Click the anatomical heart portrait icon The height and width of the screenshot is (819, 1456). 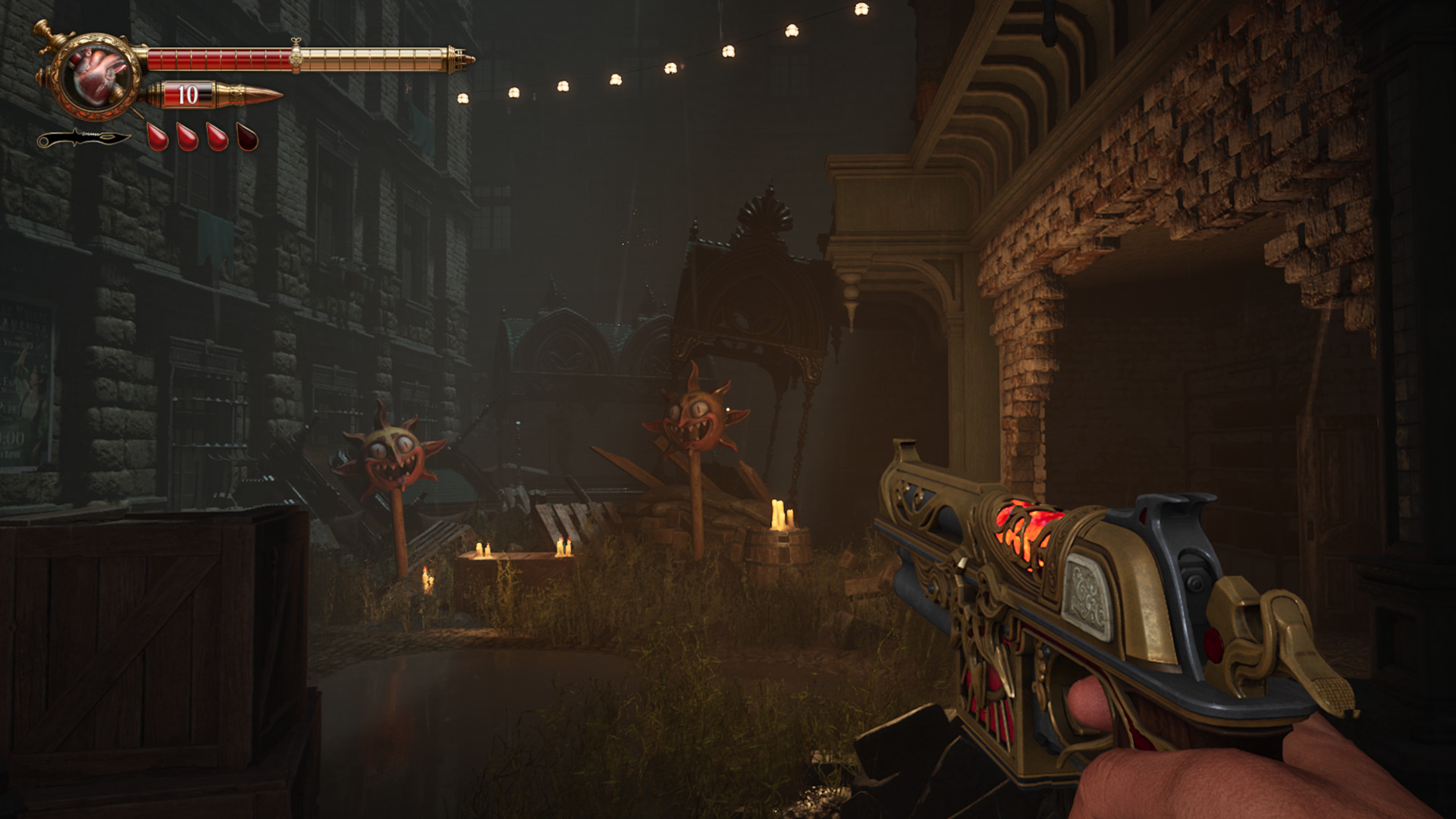pyautogui.click(x=99, y=75)
